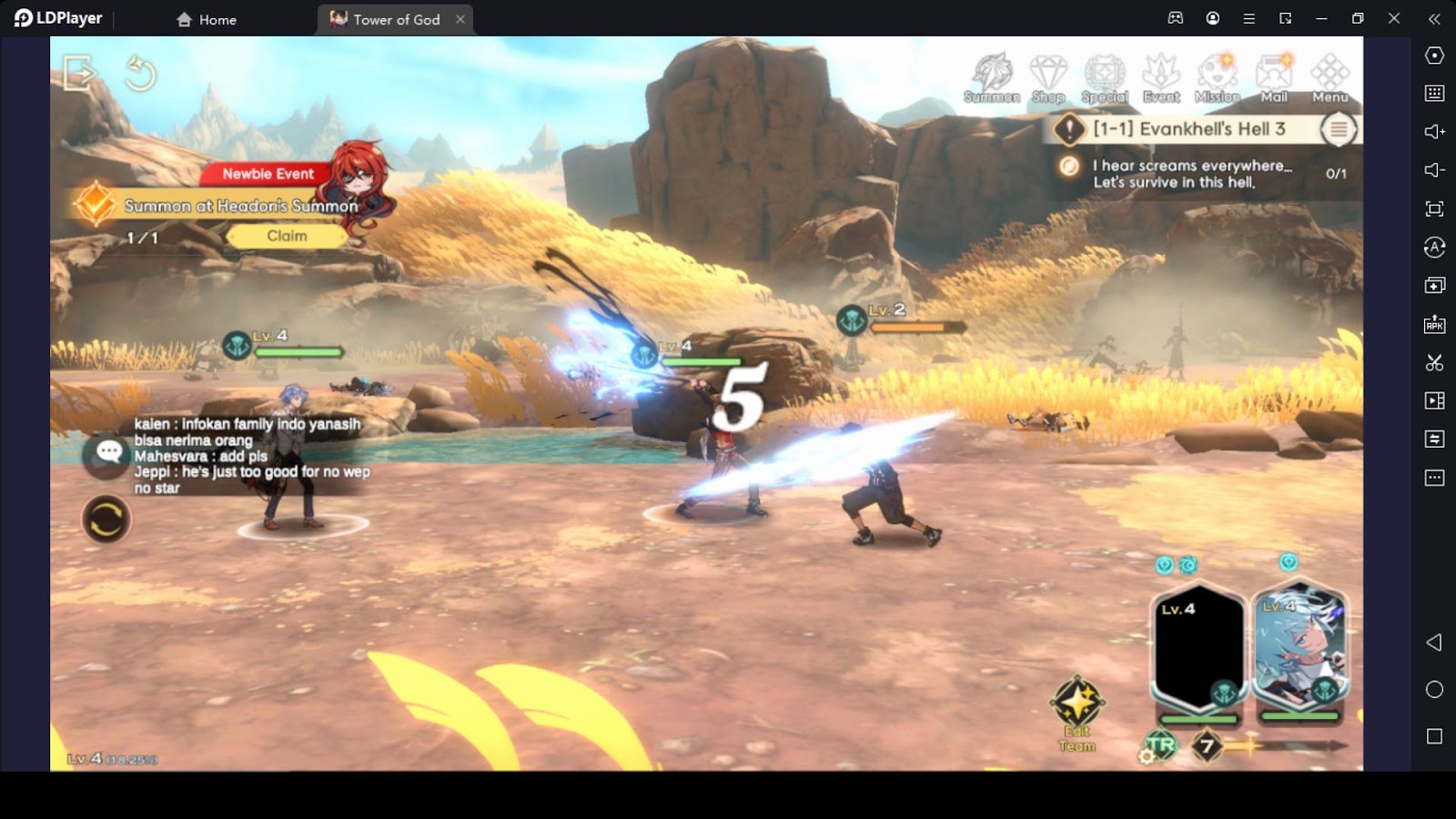Click the curved return arrow icon
The height and width of the screenshot is (819, 1456).
coord(140,73)
